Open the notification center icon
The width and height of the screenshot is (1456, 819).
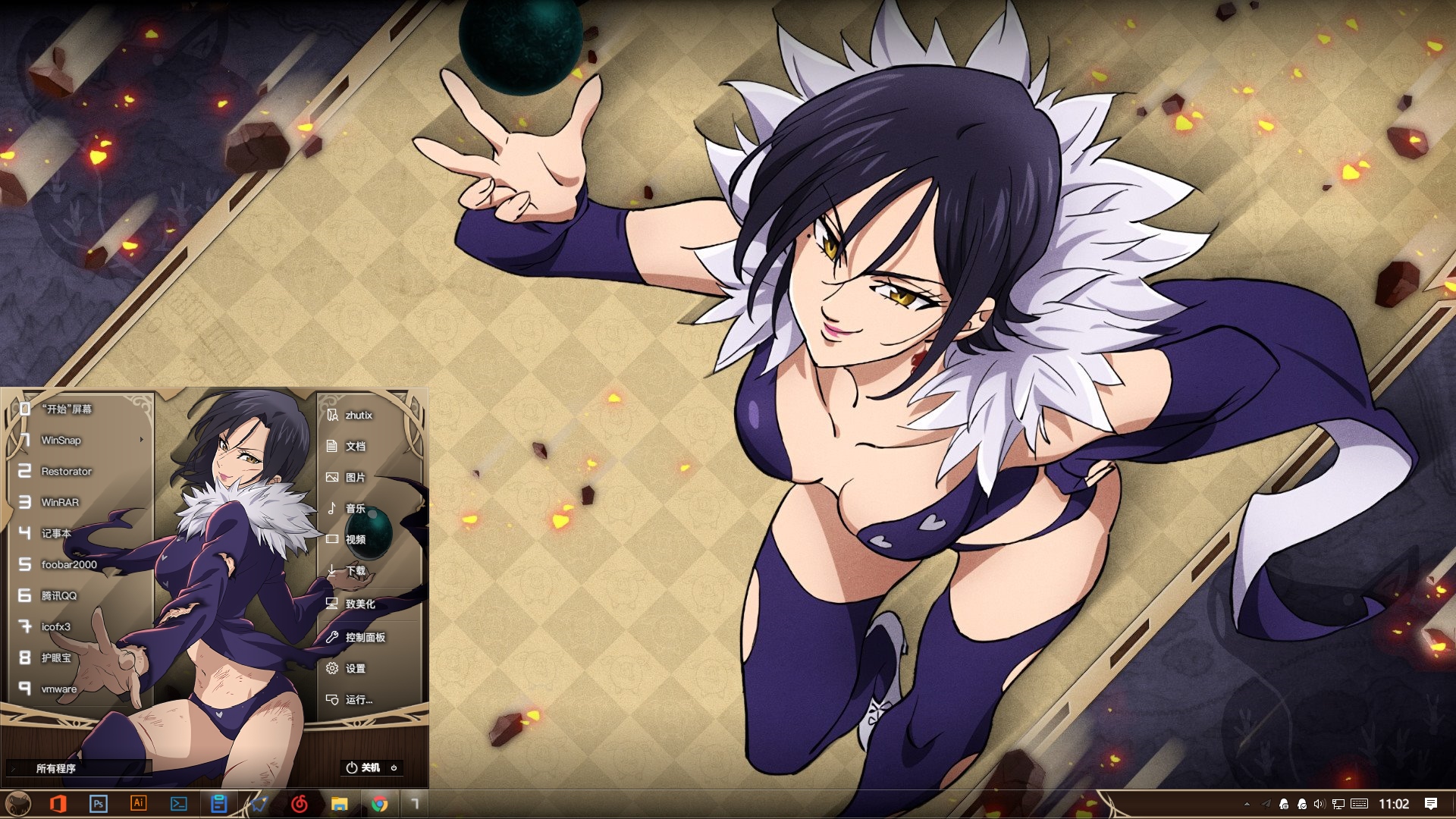[x=1431, y=804]
